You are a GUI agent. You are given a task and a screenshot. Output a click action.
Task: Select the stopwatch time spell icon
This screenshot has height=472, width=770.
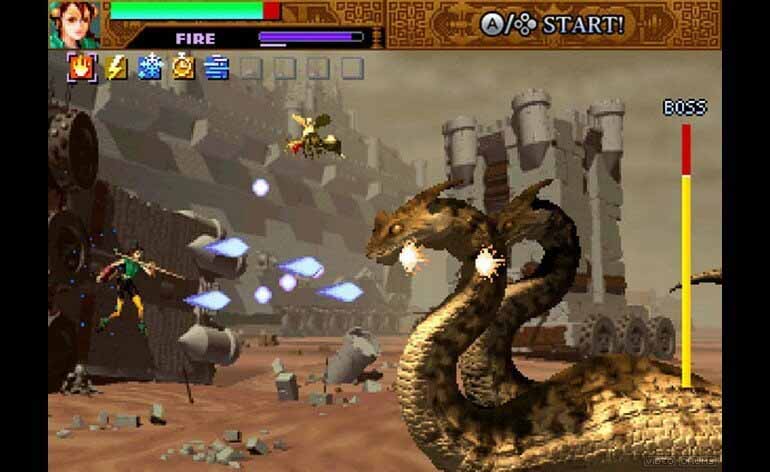click(183, 67)
